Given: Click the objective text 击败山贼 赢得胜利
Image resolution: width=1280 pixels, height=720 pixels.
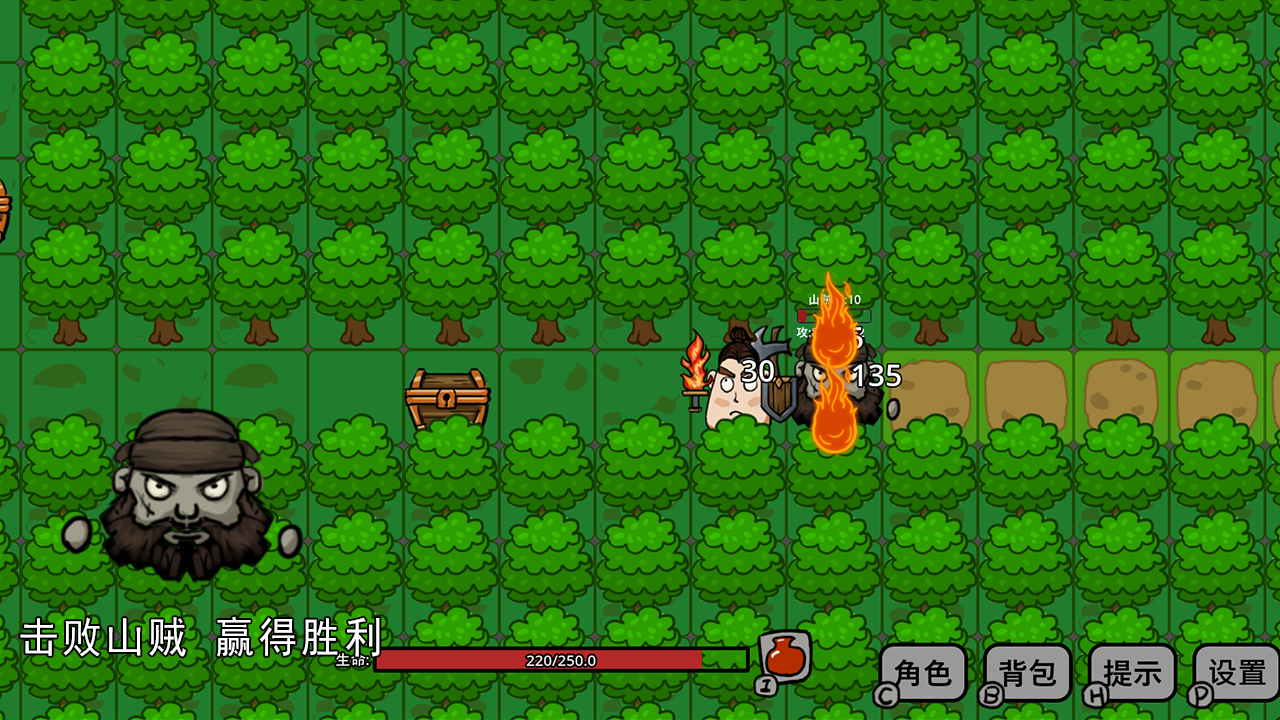Looking at the screenshot, I should pos(200,640).
